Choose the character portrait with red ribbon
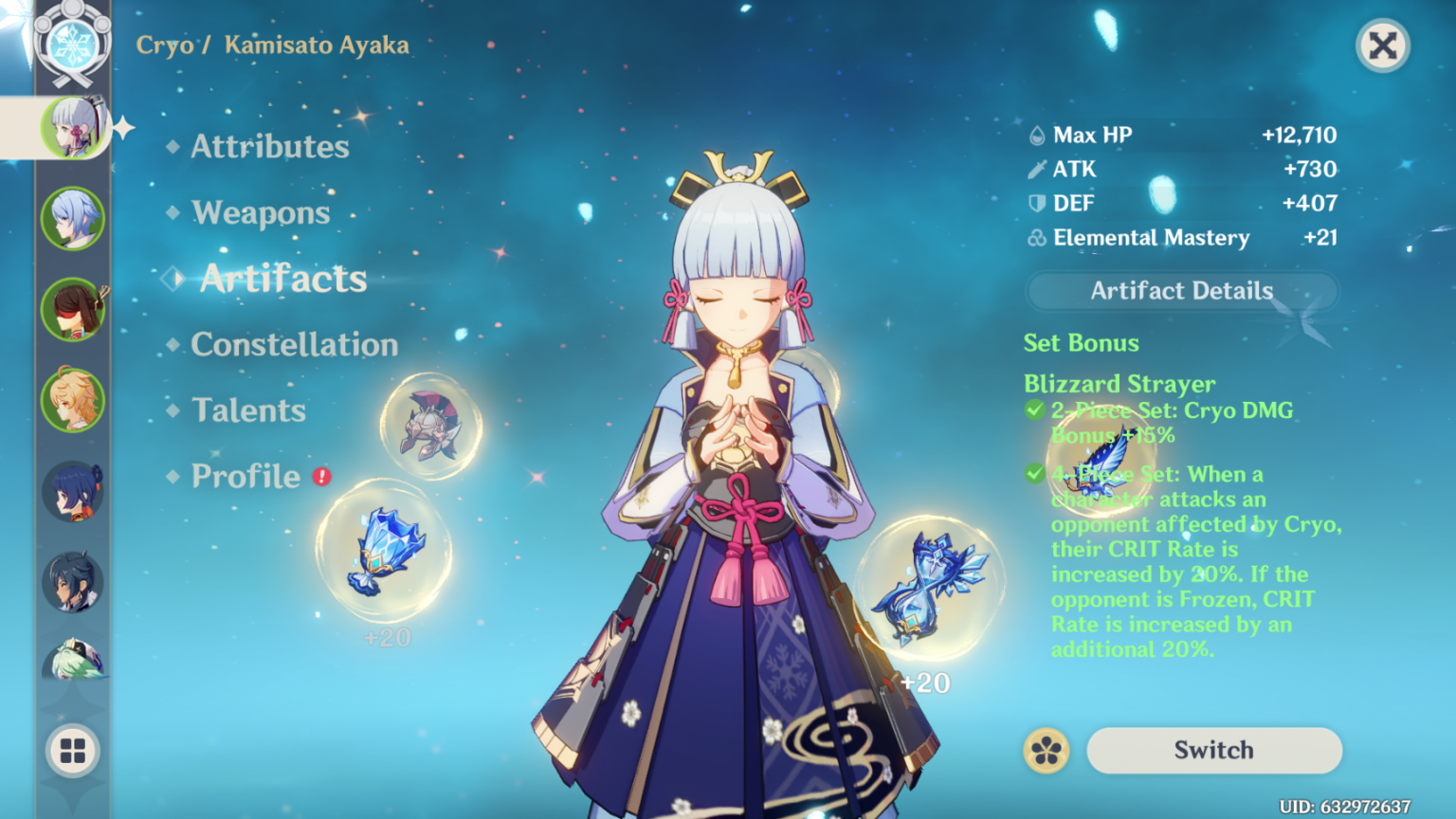The image size is (1456, 819). tap(73, 309)
